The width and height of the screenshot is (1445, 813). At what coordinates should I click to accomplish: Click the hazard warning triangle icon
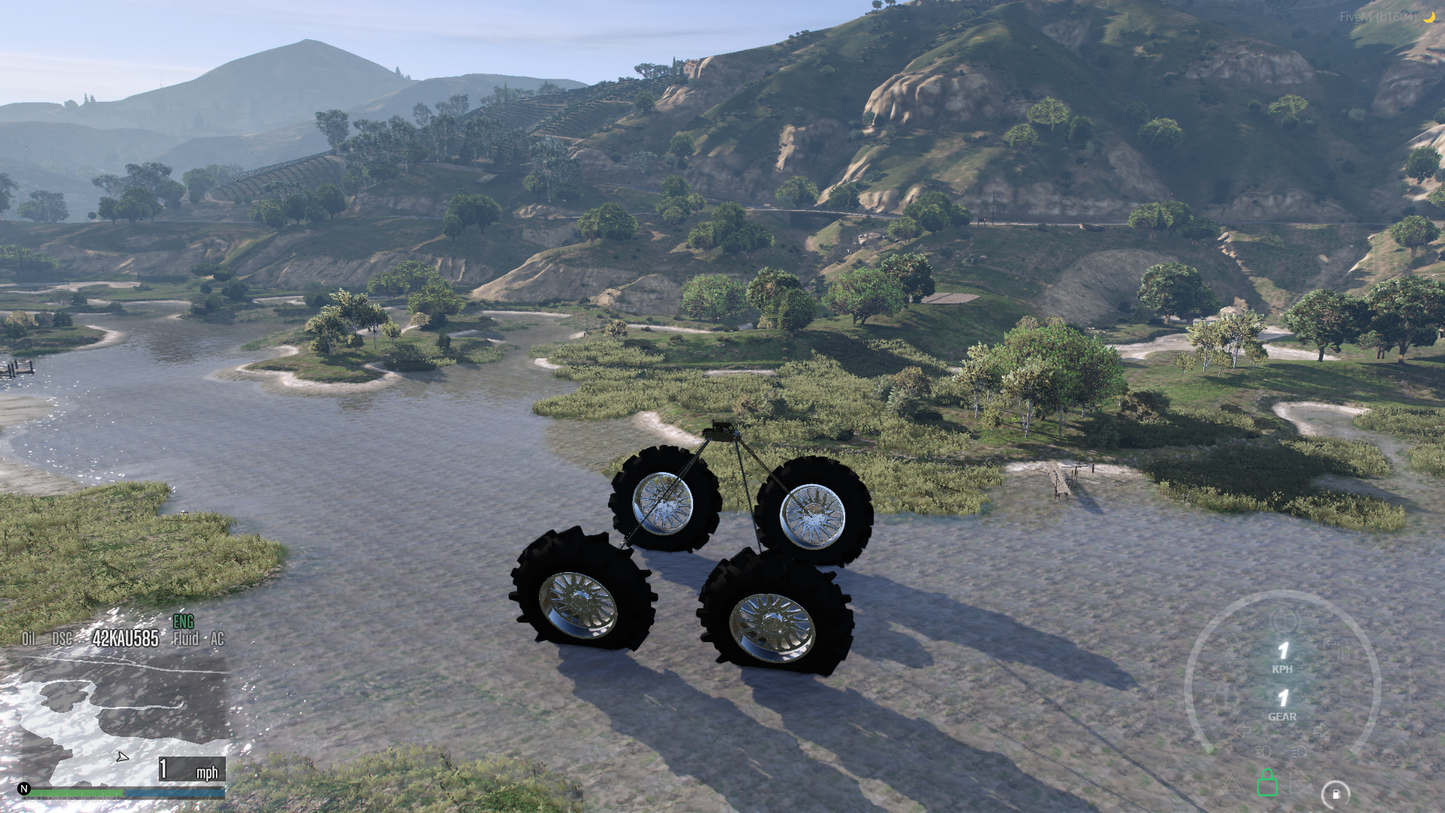point(1232,783)
